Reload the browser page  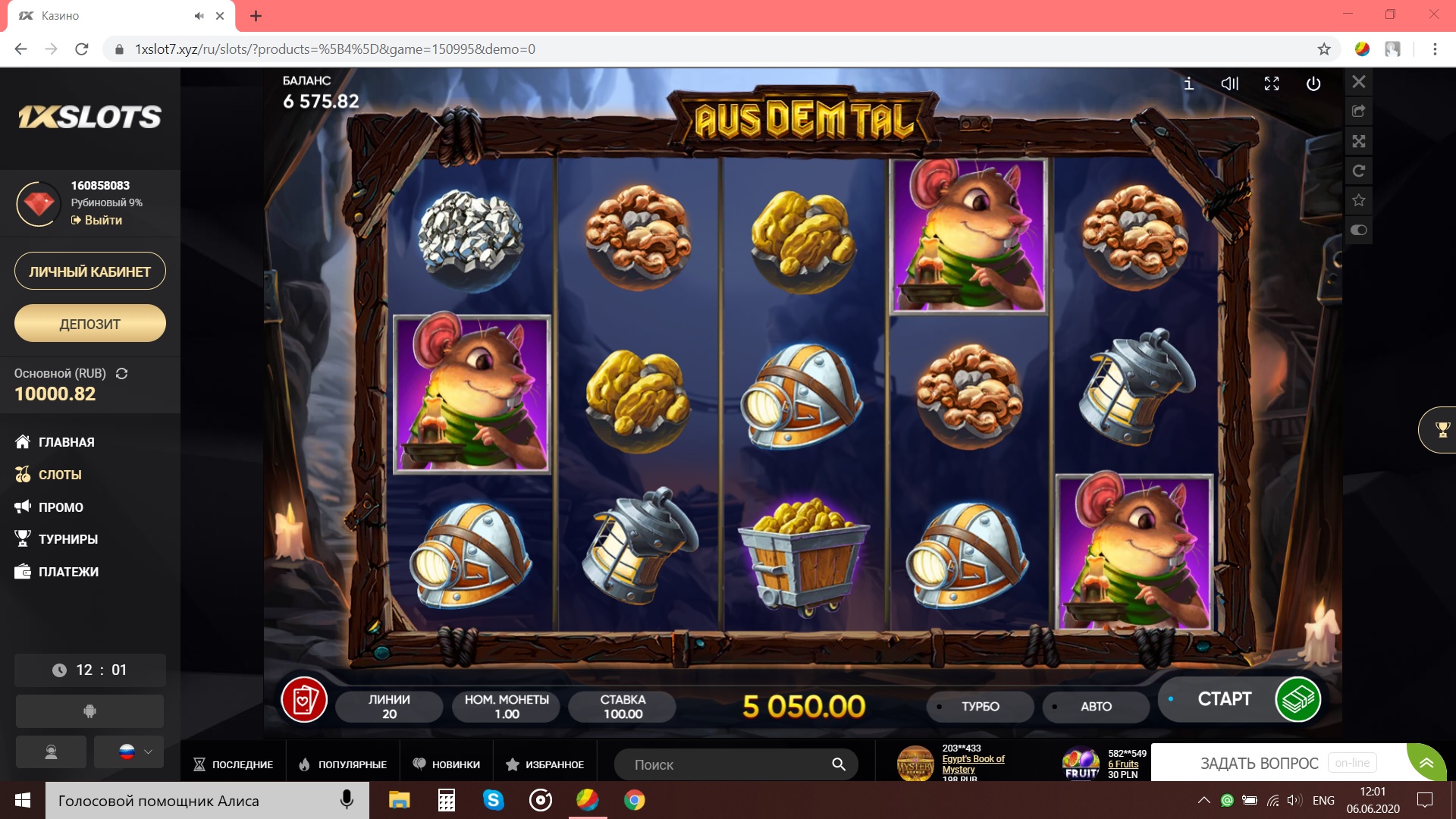tap(82, 49)
